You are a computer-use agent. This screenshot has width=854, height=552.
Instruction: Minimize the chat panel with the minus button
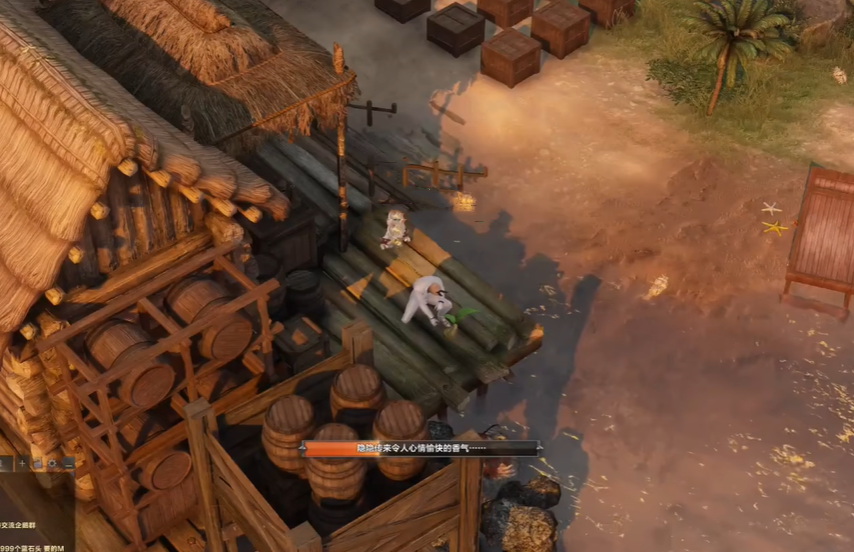pyautogui.click(x=67, y=464)
